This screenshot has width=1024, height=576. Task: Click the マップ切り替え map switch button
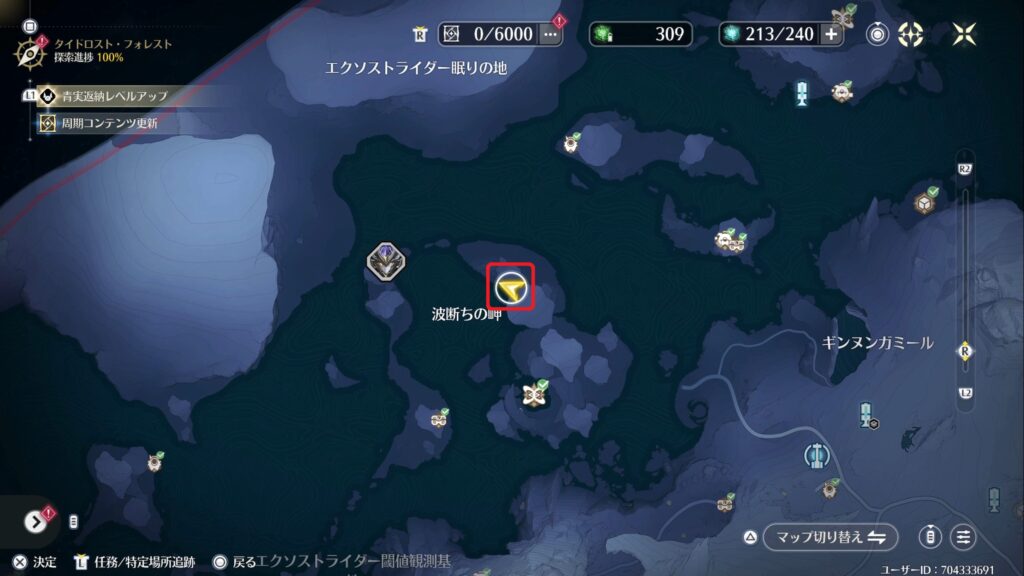point(831,537)
